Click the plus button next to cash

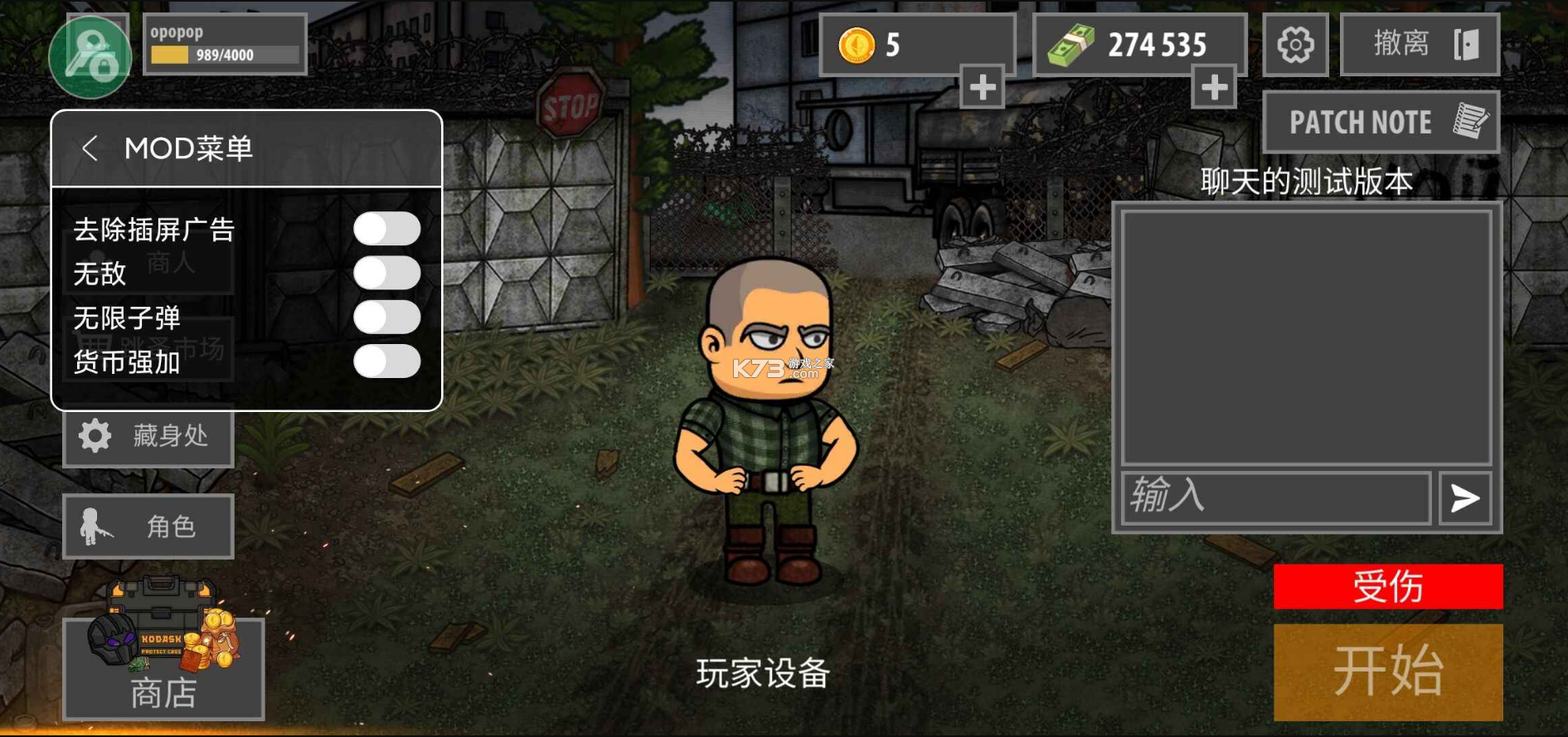[x=1214, y=87]
